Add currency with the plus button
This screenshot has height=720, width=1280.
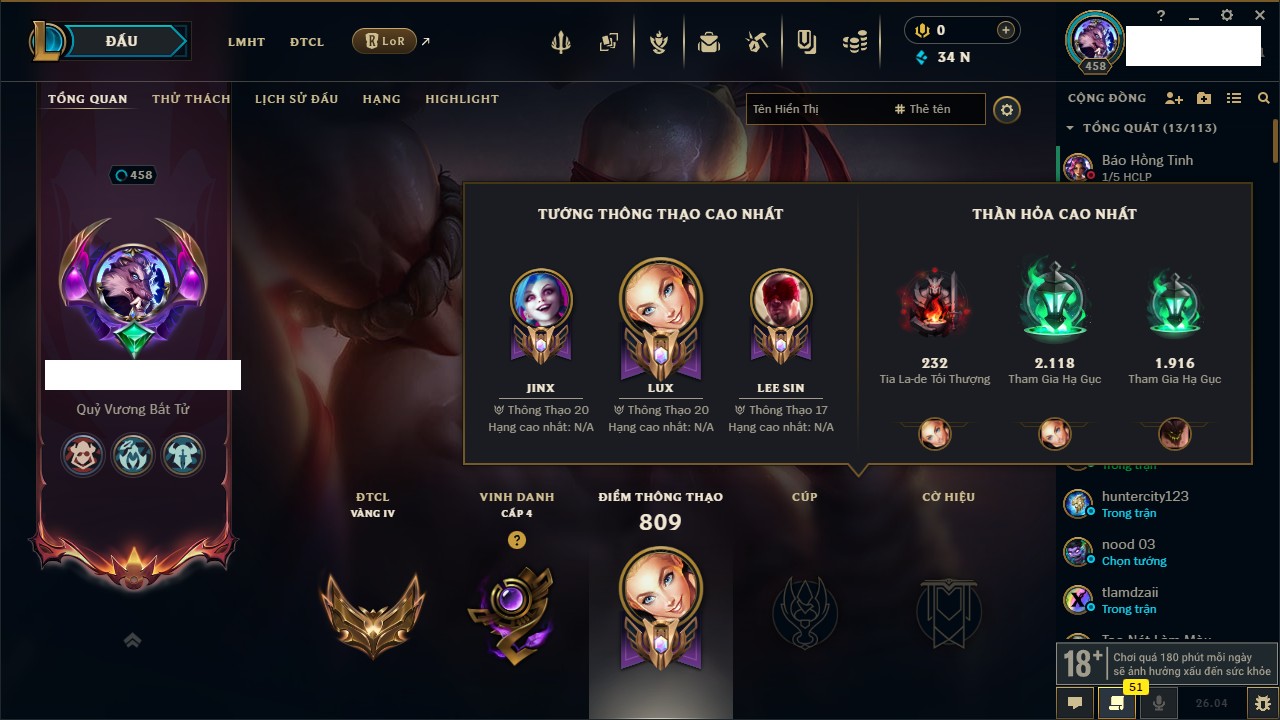coord(1006,30)
